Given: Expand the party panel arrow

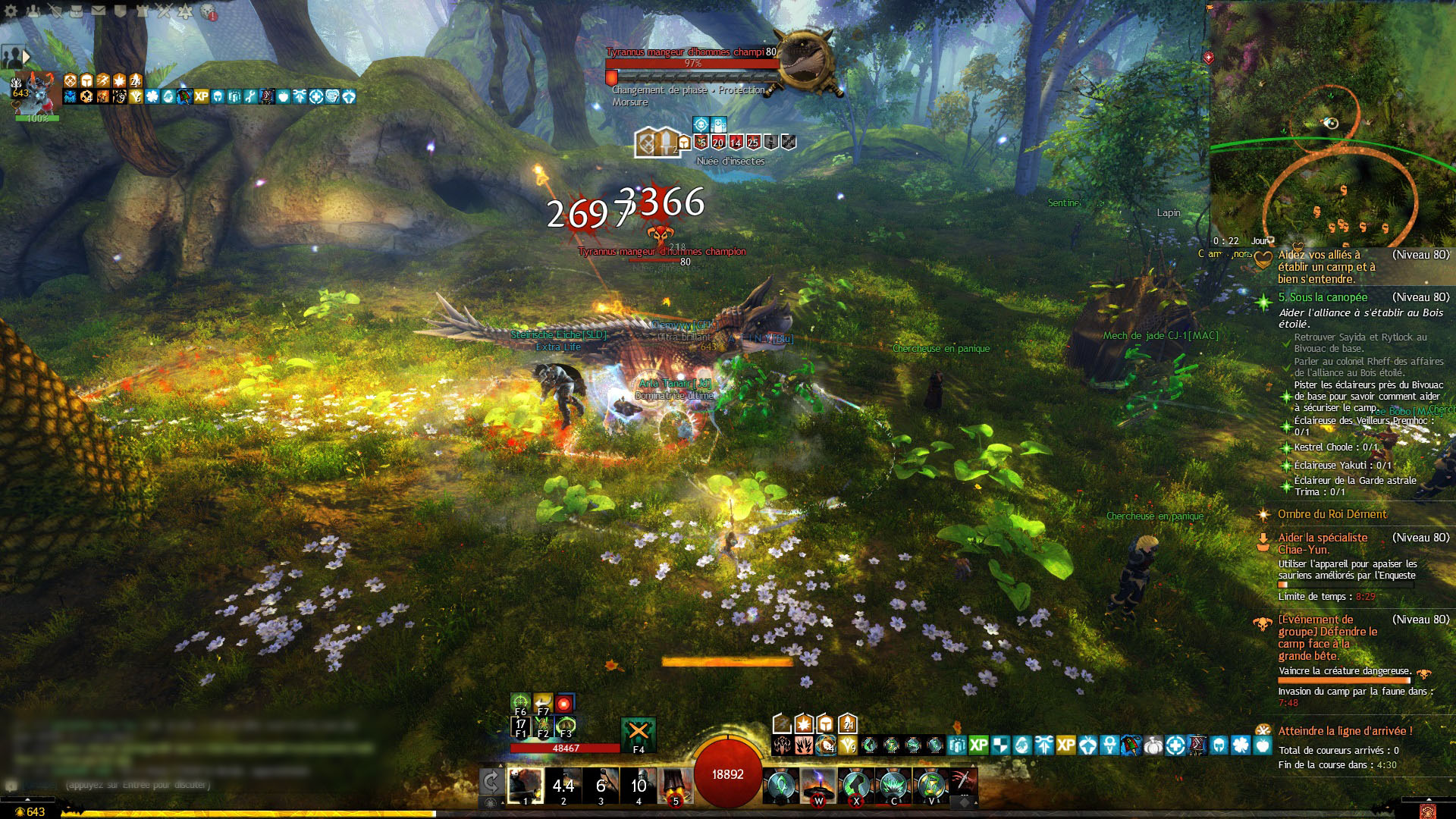Looking at the screenshot, I should [x=27, y=56].
